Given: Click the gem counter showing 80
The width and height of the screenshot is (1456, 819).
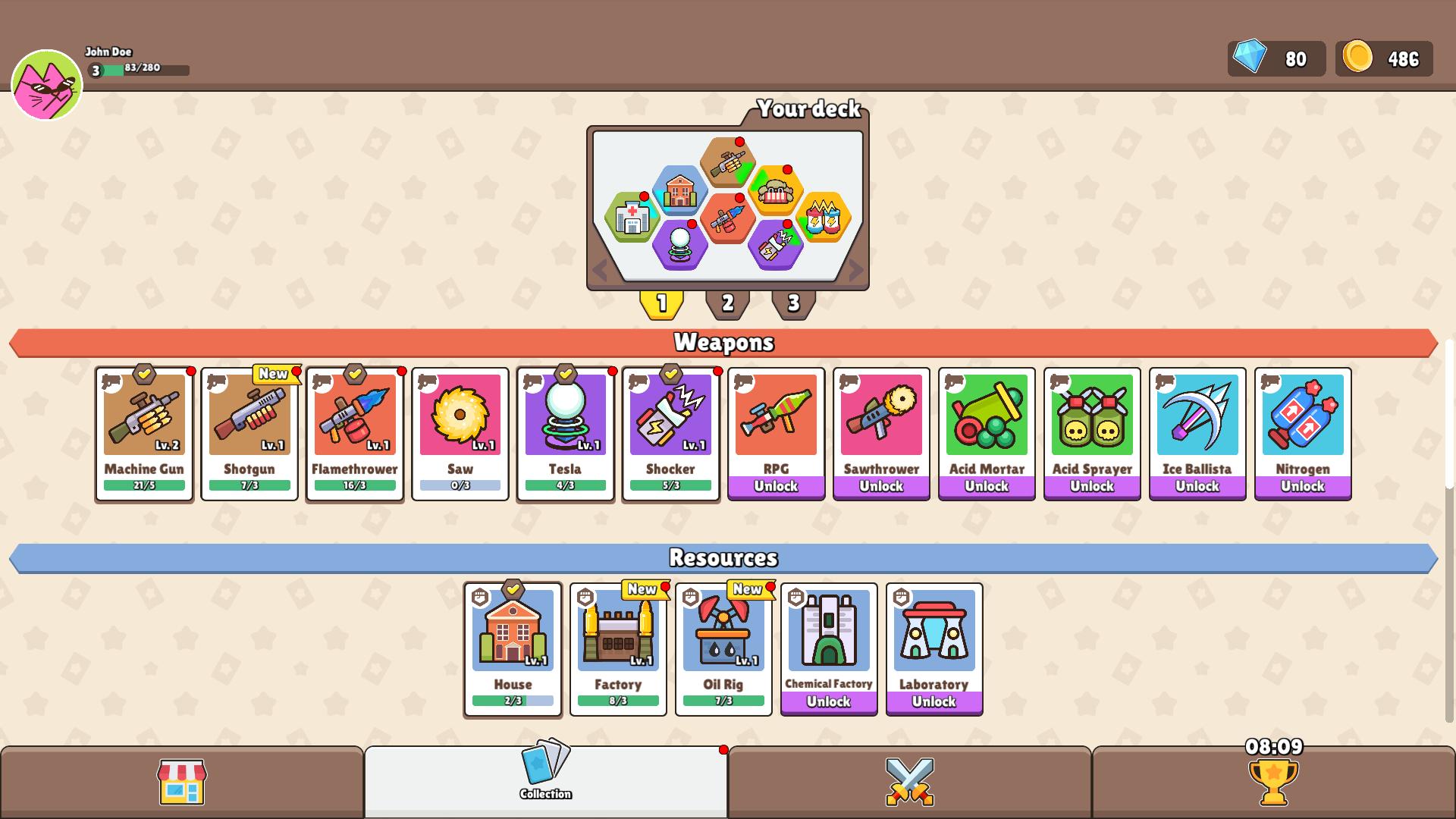Looking at the screenshot, I should [x=1276, y=58].
